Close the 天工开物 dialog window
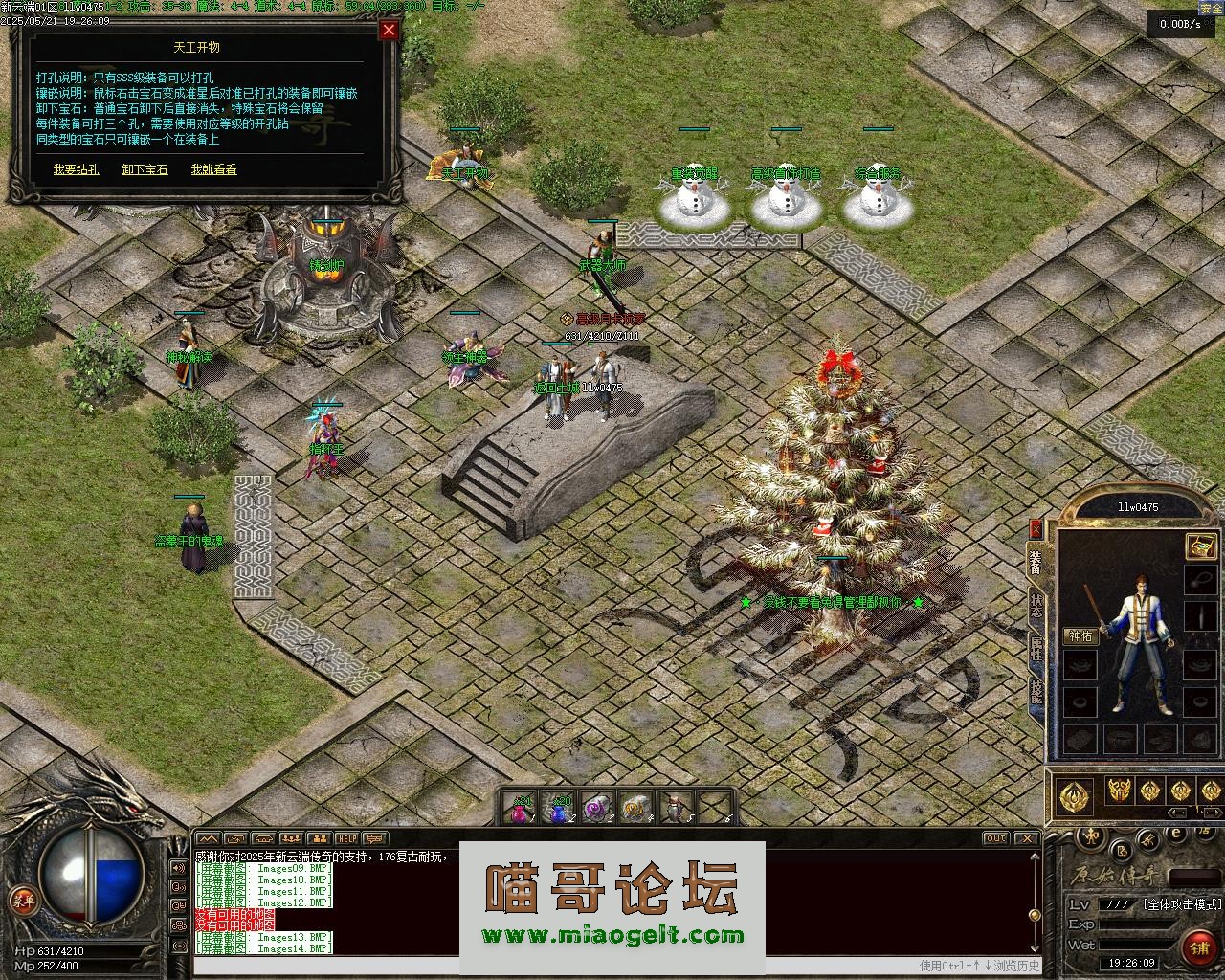This screenshot has height=980, width=1225. (389, 30)
